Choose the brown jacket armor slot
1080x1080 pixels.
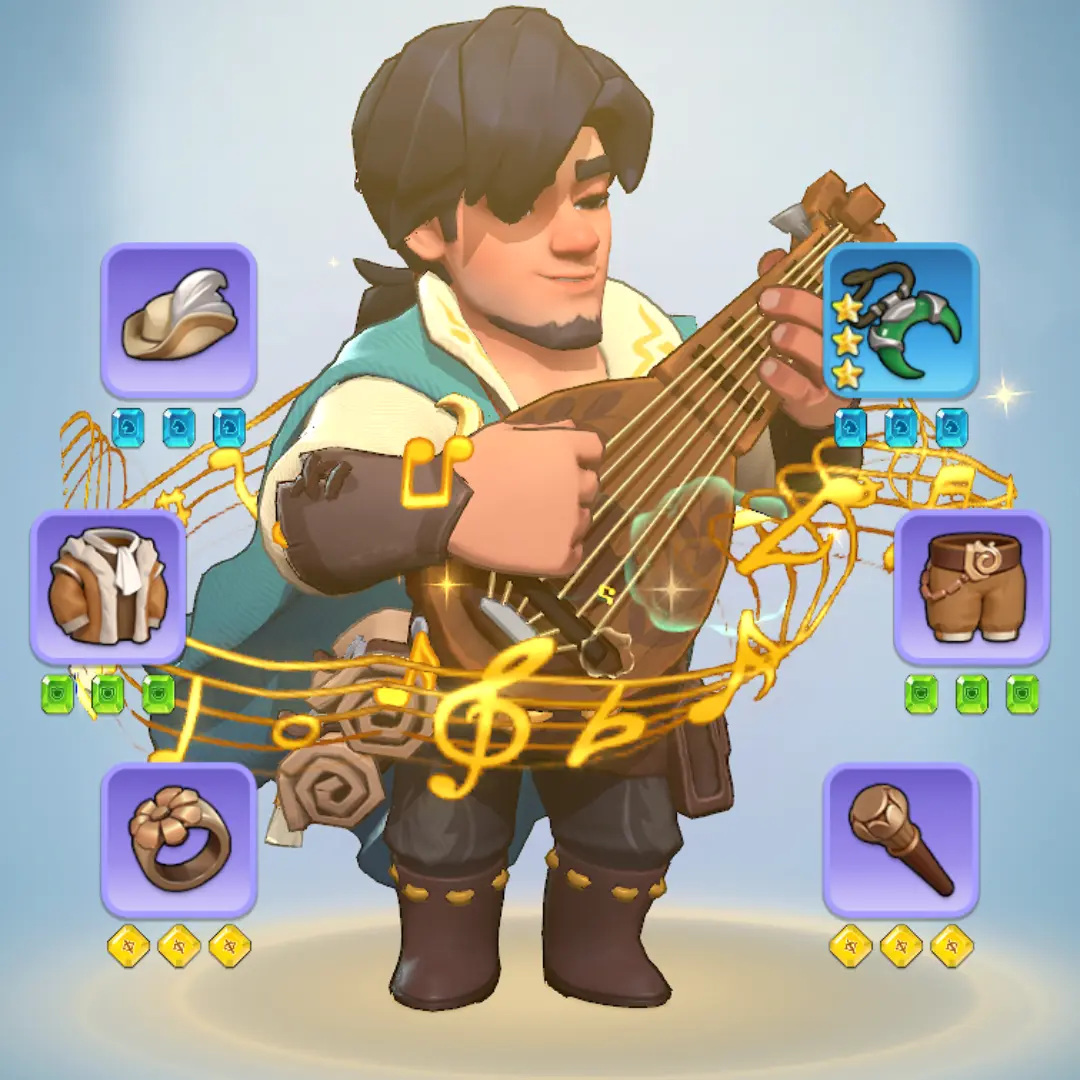(108, 587)
